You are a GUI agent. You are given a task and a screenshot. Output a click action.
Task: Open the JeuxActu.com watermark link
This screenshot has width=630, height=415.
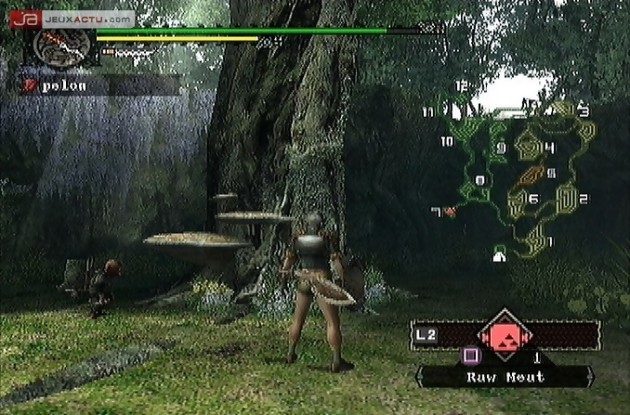click(x=70, y=18)
